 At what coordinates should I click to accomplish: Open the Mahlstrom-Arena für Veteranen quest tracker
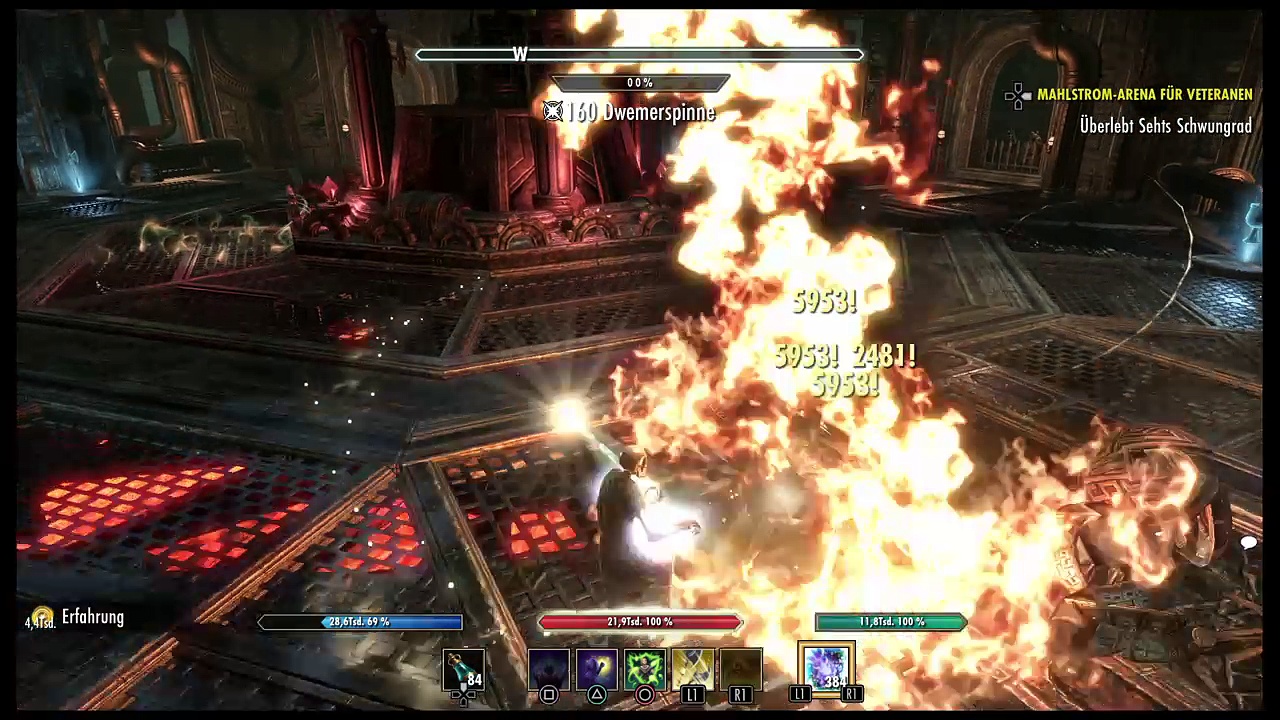tap(1144, 95)
